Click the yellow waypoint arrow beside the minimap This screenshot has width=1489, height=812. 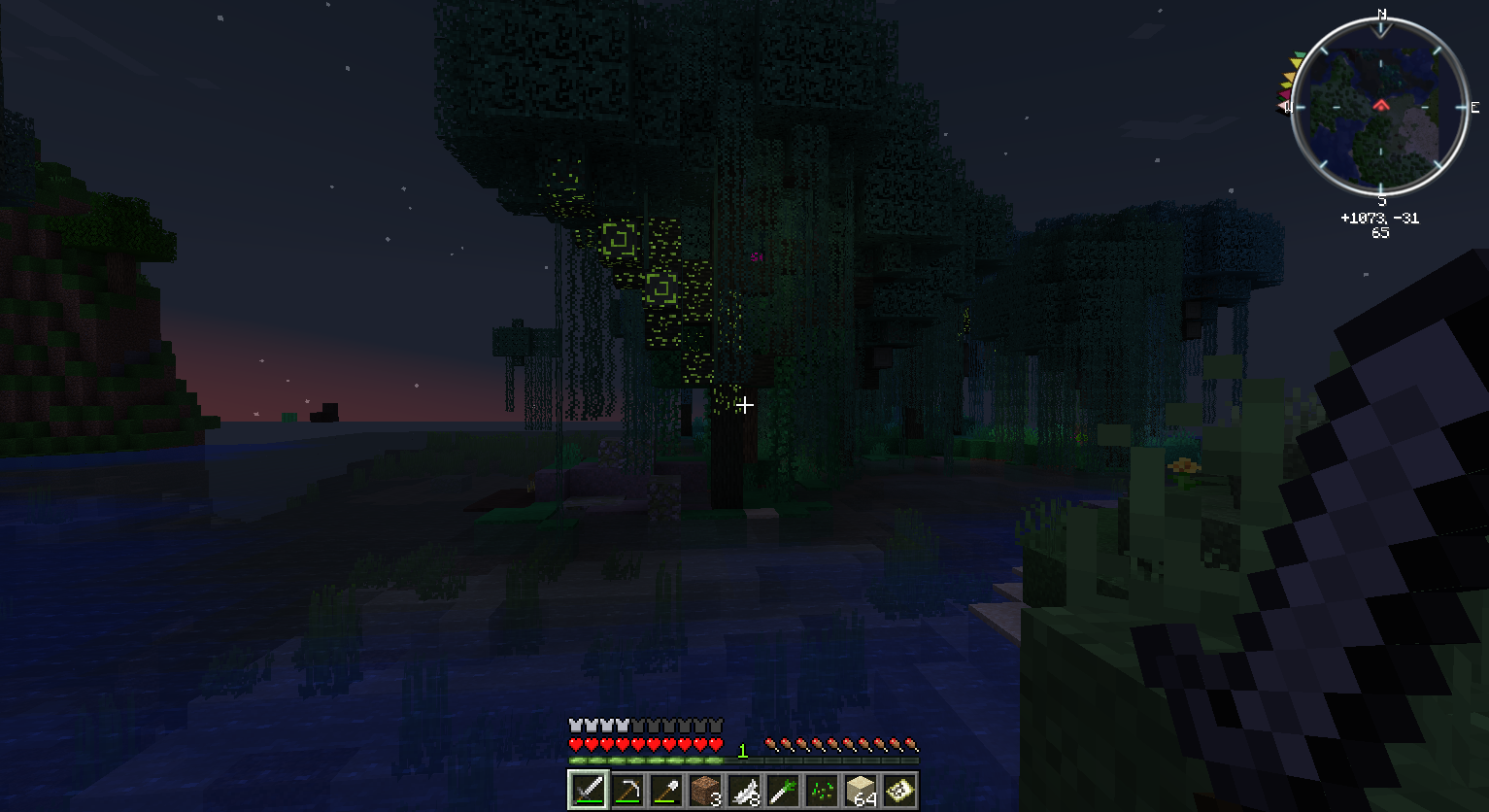click(x=1296, y=62)
